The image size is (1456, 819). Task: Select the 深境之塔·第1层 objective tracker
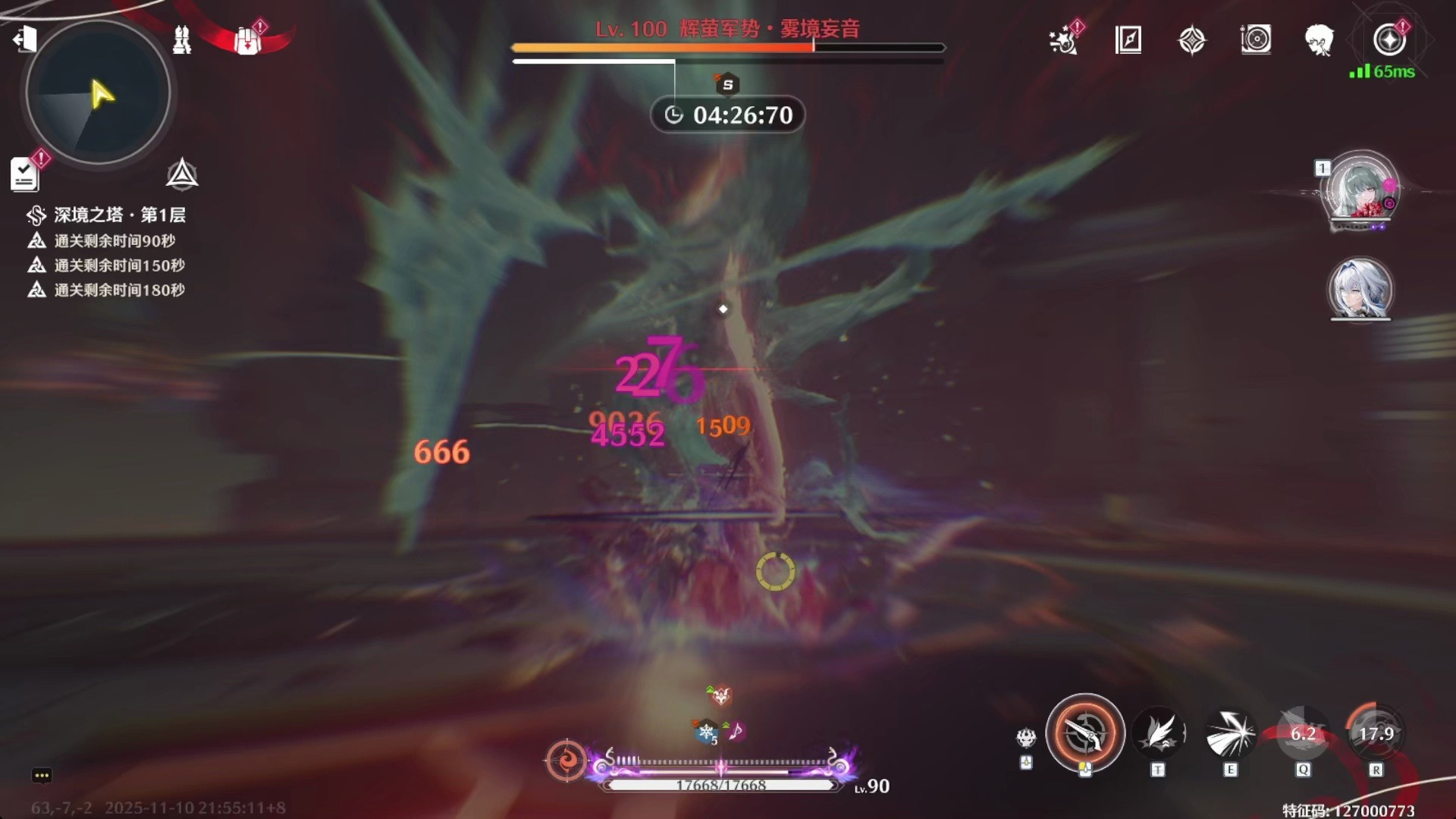pos(119,215)
